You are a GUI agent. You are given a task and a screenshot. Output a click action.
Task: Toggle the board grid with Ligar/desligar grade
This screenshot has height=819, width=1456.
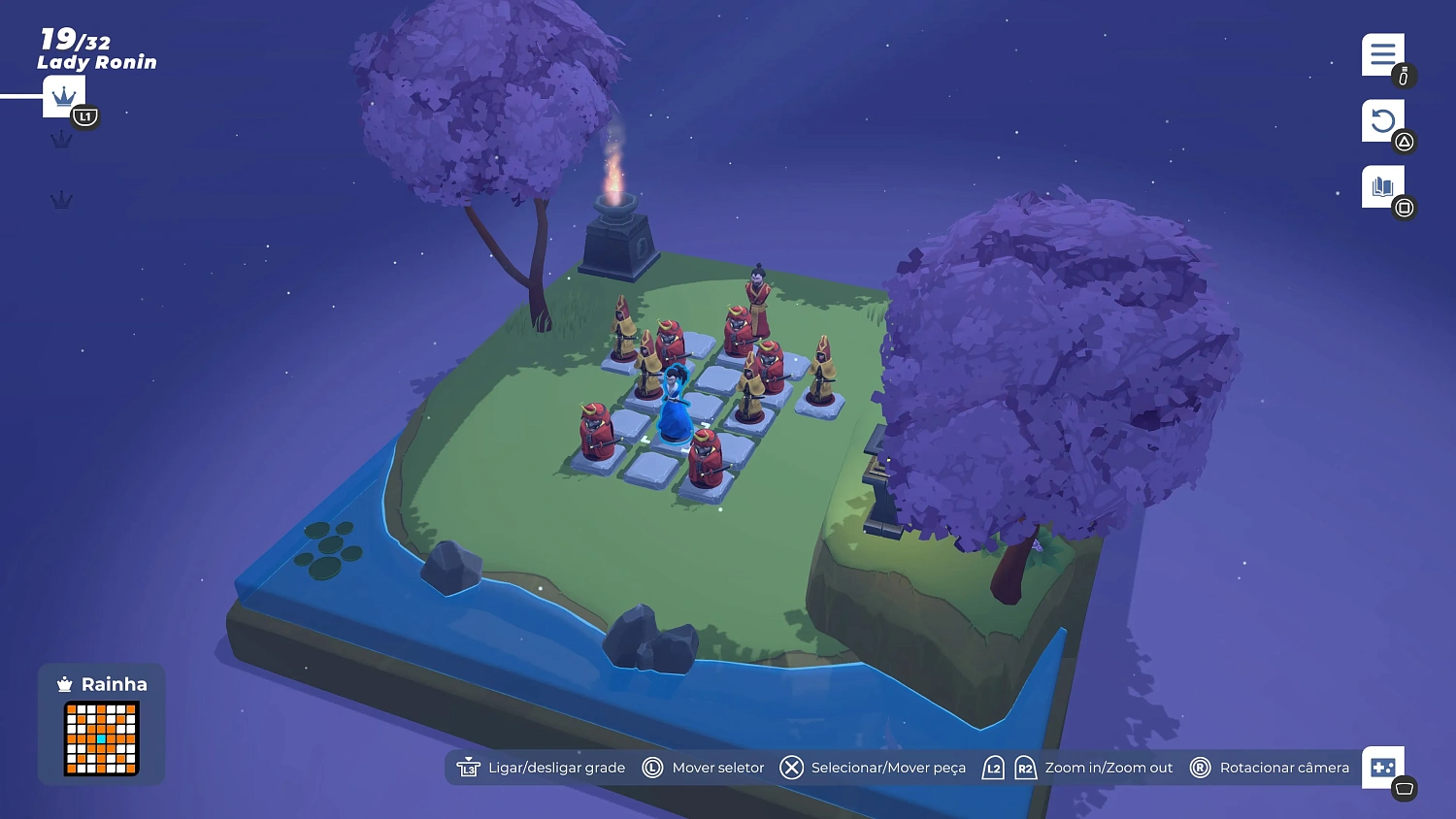(556, 767)
